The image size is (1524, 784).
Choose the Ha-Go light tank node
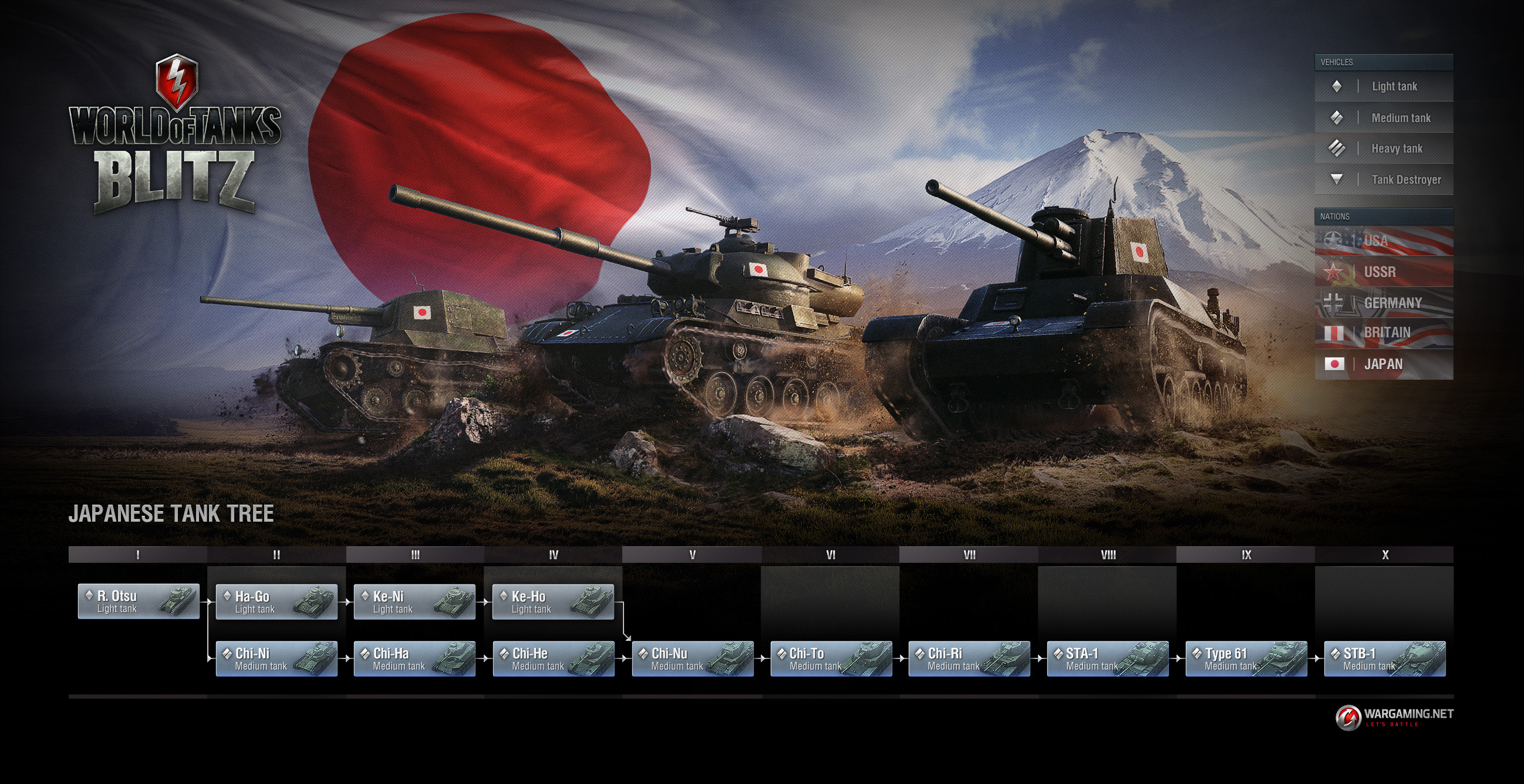pos(277,602)
